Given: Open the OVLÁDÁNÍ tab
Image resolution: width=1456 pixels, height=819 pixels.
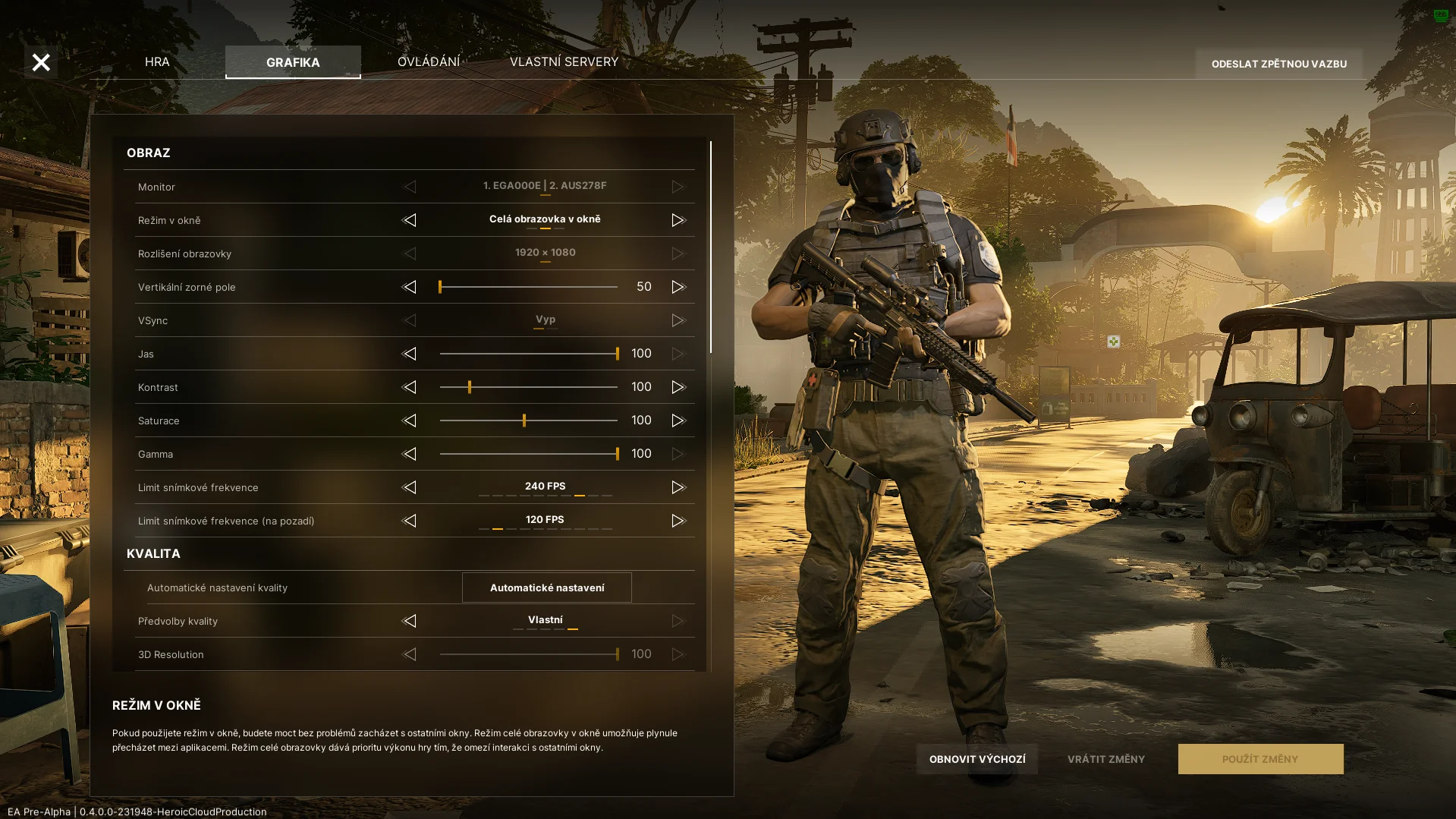Looking at the screenshot, I should [x=429, y=61].
